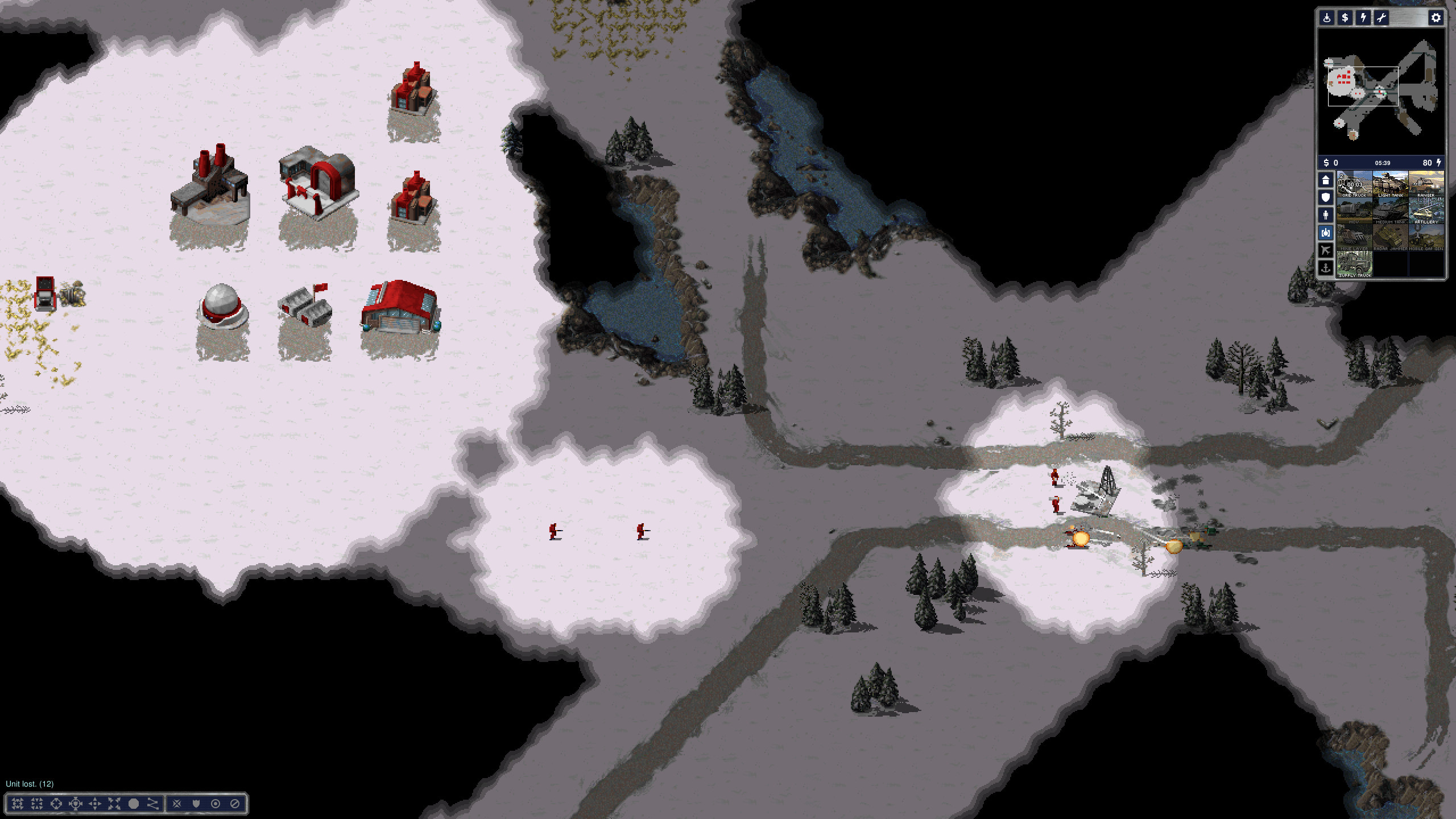Set the shield defend stance

coord(196,804)
